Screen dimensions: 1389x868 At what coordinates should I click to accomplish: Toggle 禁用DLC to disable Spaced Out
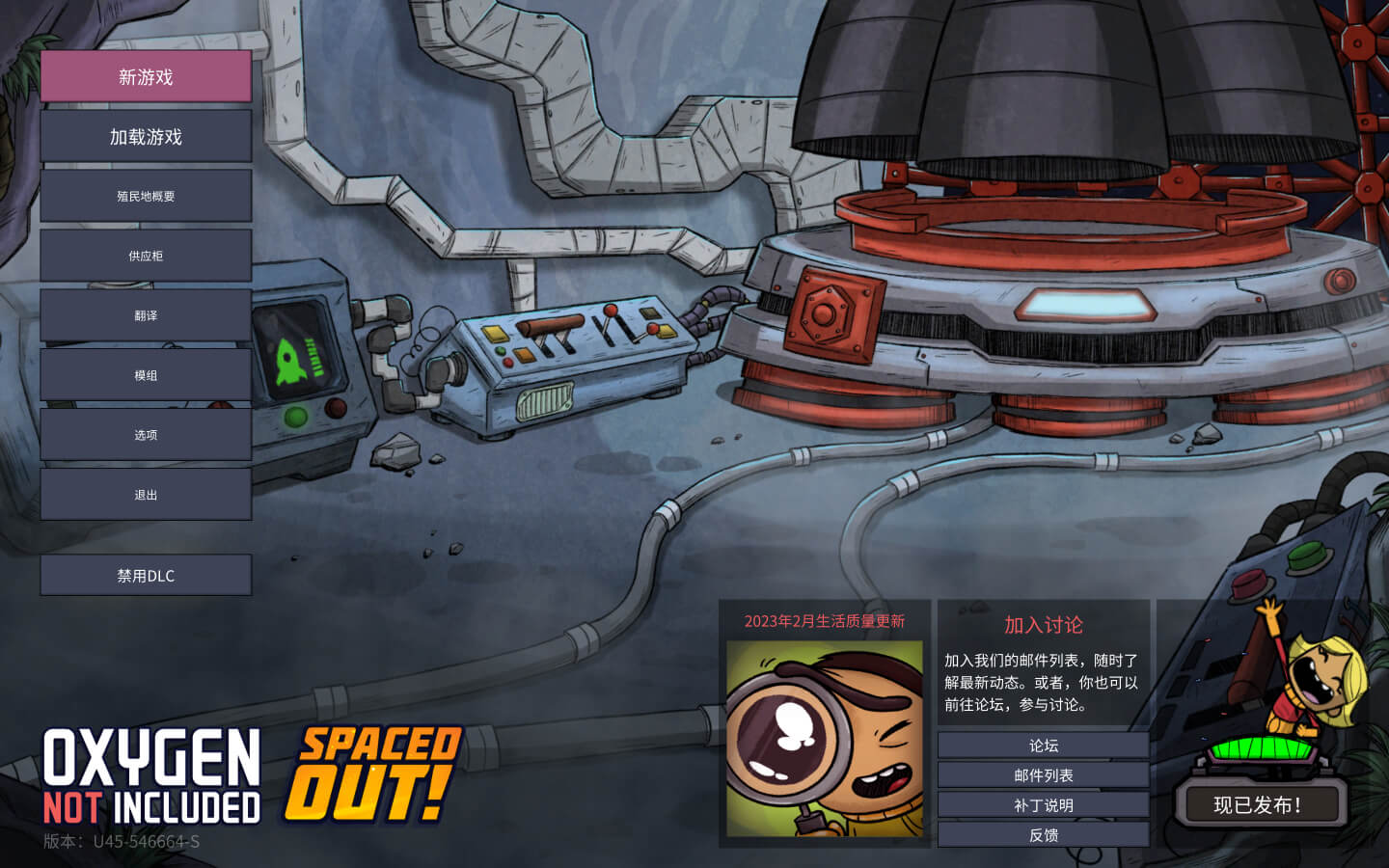tap(145, 574)
